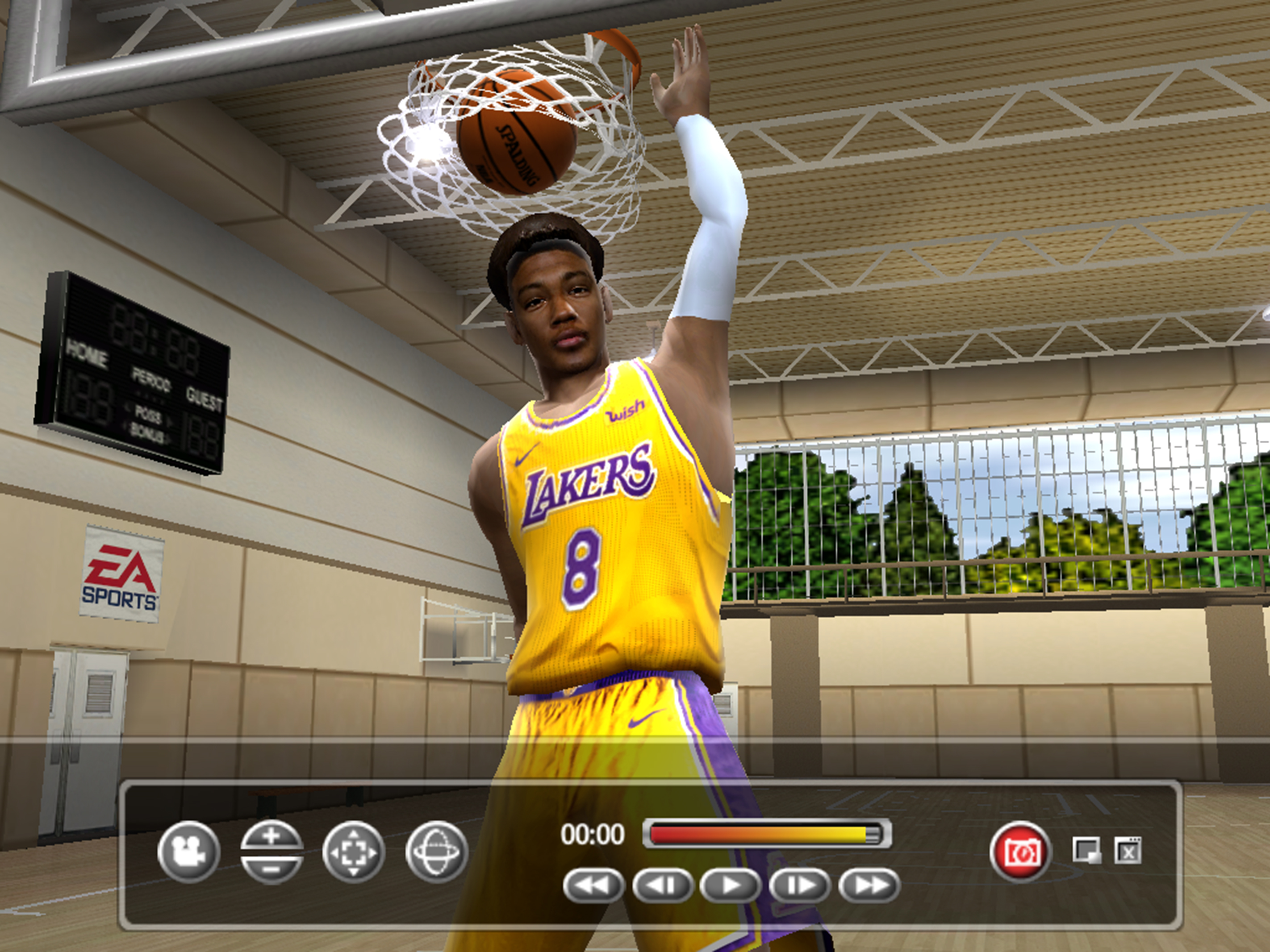The width and height of the screenshot is (1270, 952).
Task: Rewind the replay
Action: [593, 885]
